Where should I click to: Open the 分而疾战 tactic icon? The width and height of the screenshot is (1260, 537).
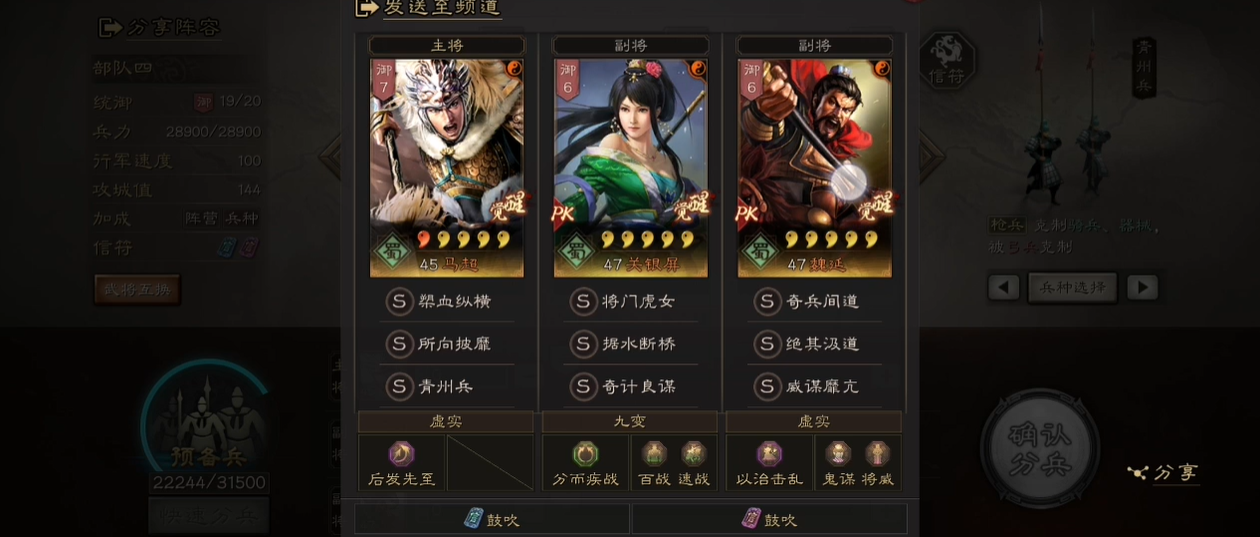click(585, 456)
